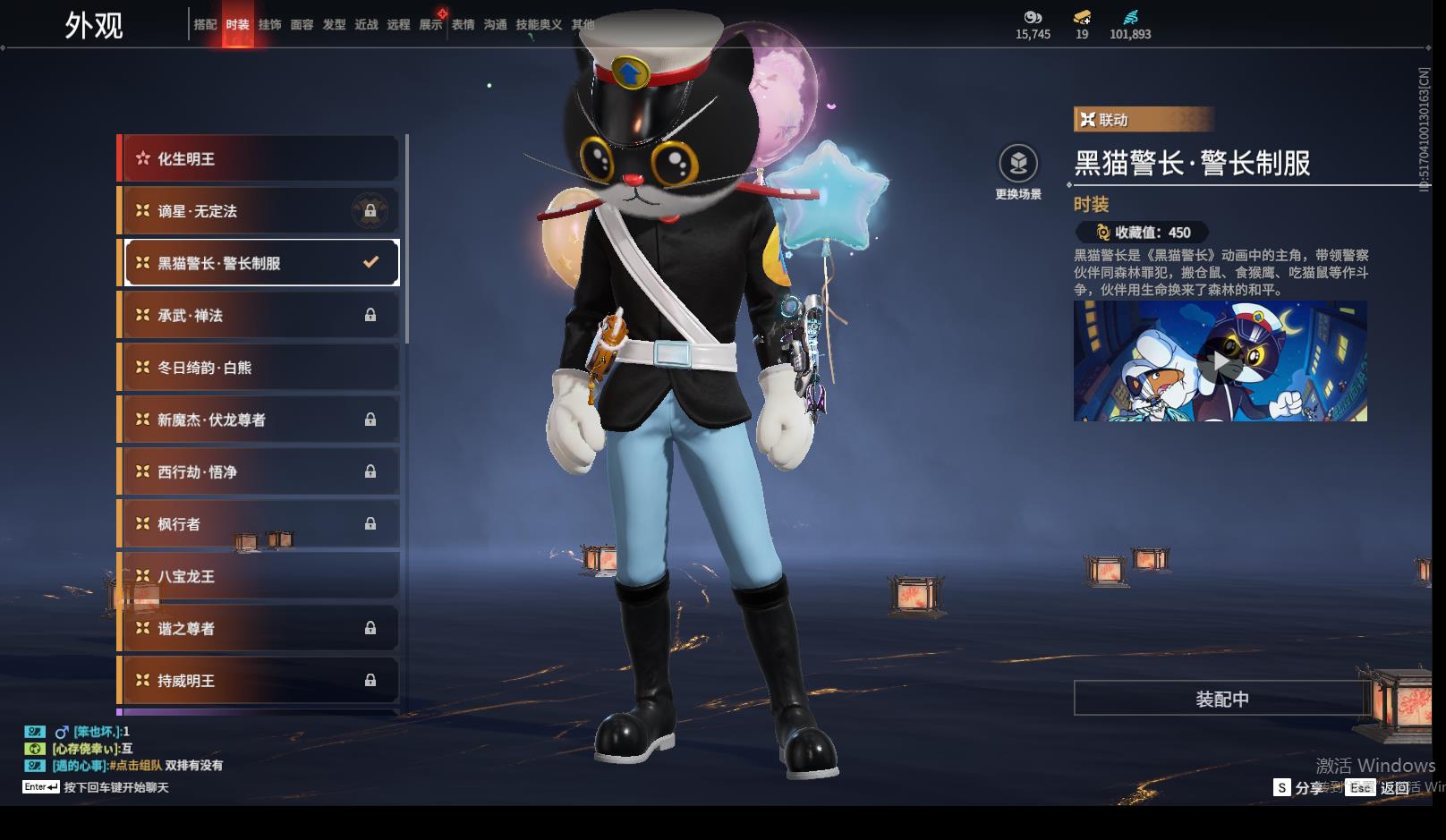Screen dimensions: 1446x840
Task: Share the outfit with 分享
Action: pyautogui.click(x=1298, y=787)
